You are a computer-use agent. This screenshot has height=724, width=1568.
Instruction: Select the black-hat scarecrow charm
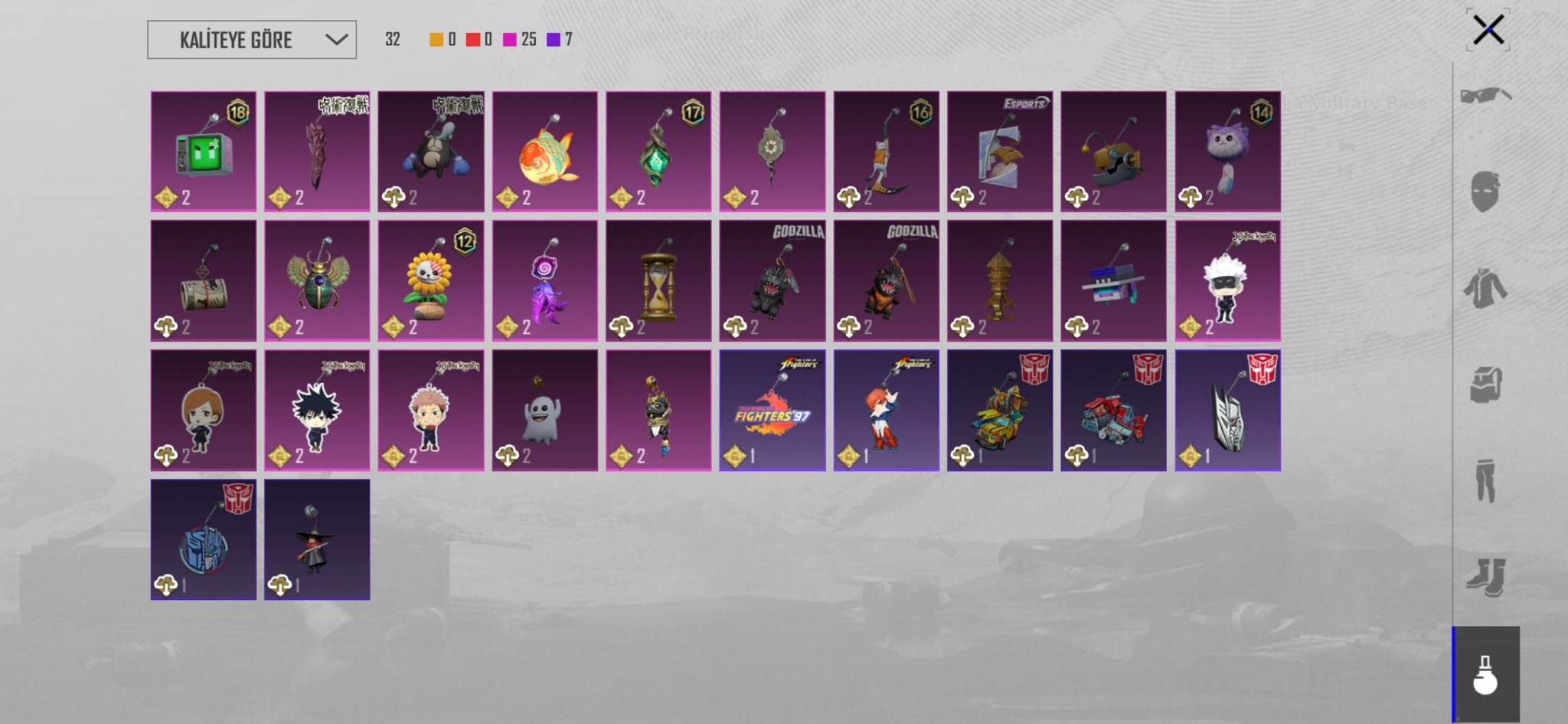[317, 539]
